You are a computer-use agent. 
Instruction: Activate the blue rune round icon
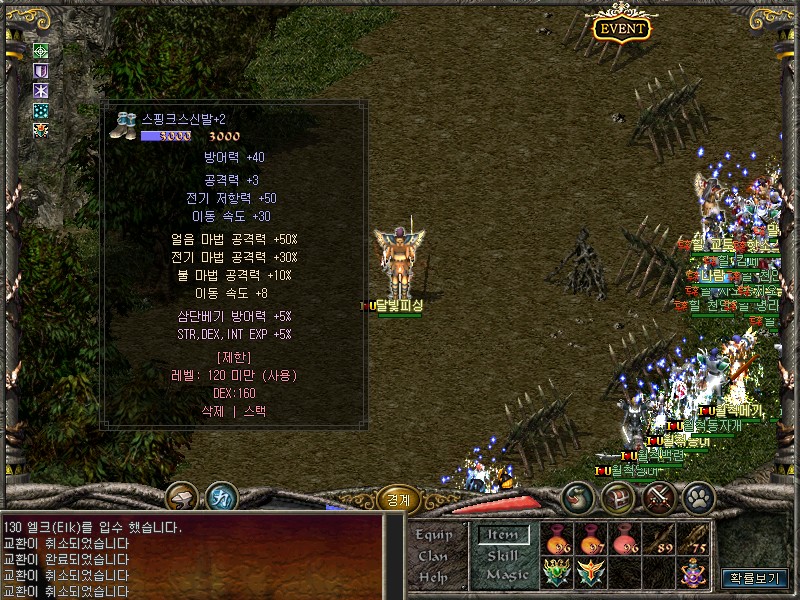click(x=221, y=497)
